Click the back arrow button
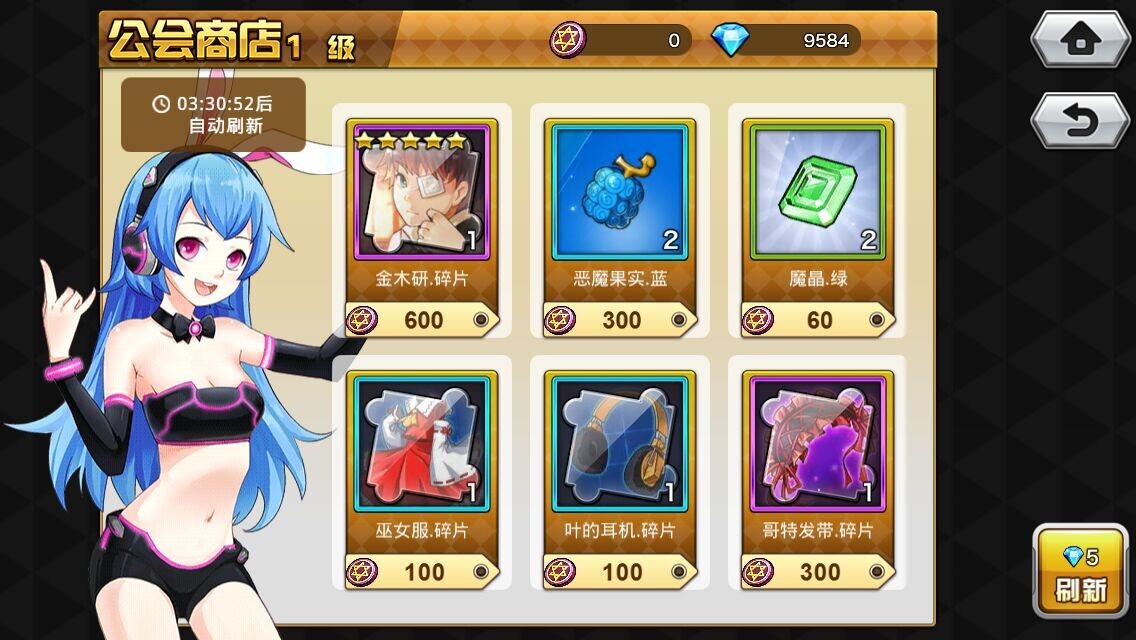1136x640 pixels. 1079,121
